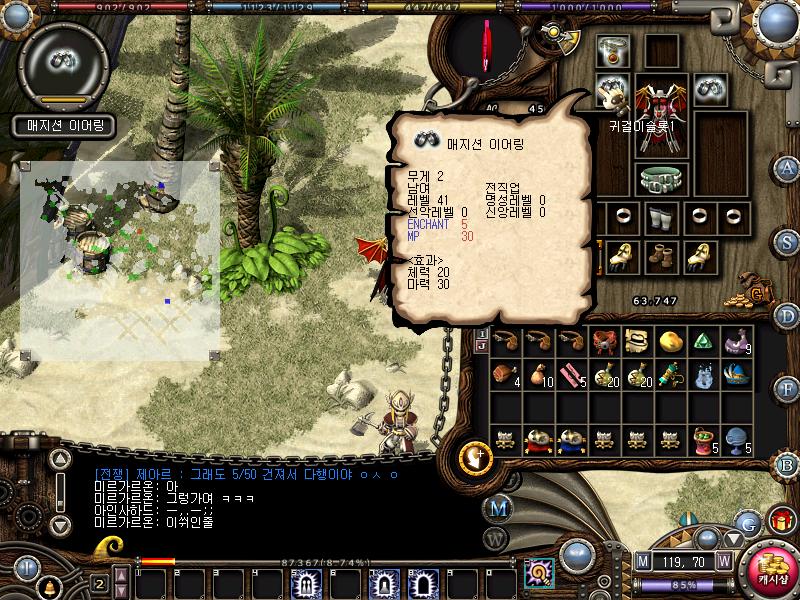Click the red gift box button
The height and width of the screenshot is (600, 800).
tap(780, 520)
